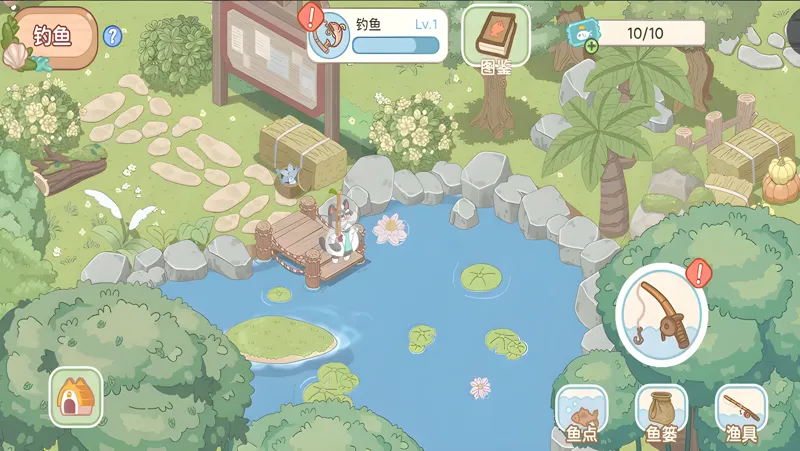
Task: Open the 钓鱼 Lv.1 fishing level panel
Action: coord(377,35)
